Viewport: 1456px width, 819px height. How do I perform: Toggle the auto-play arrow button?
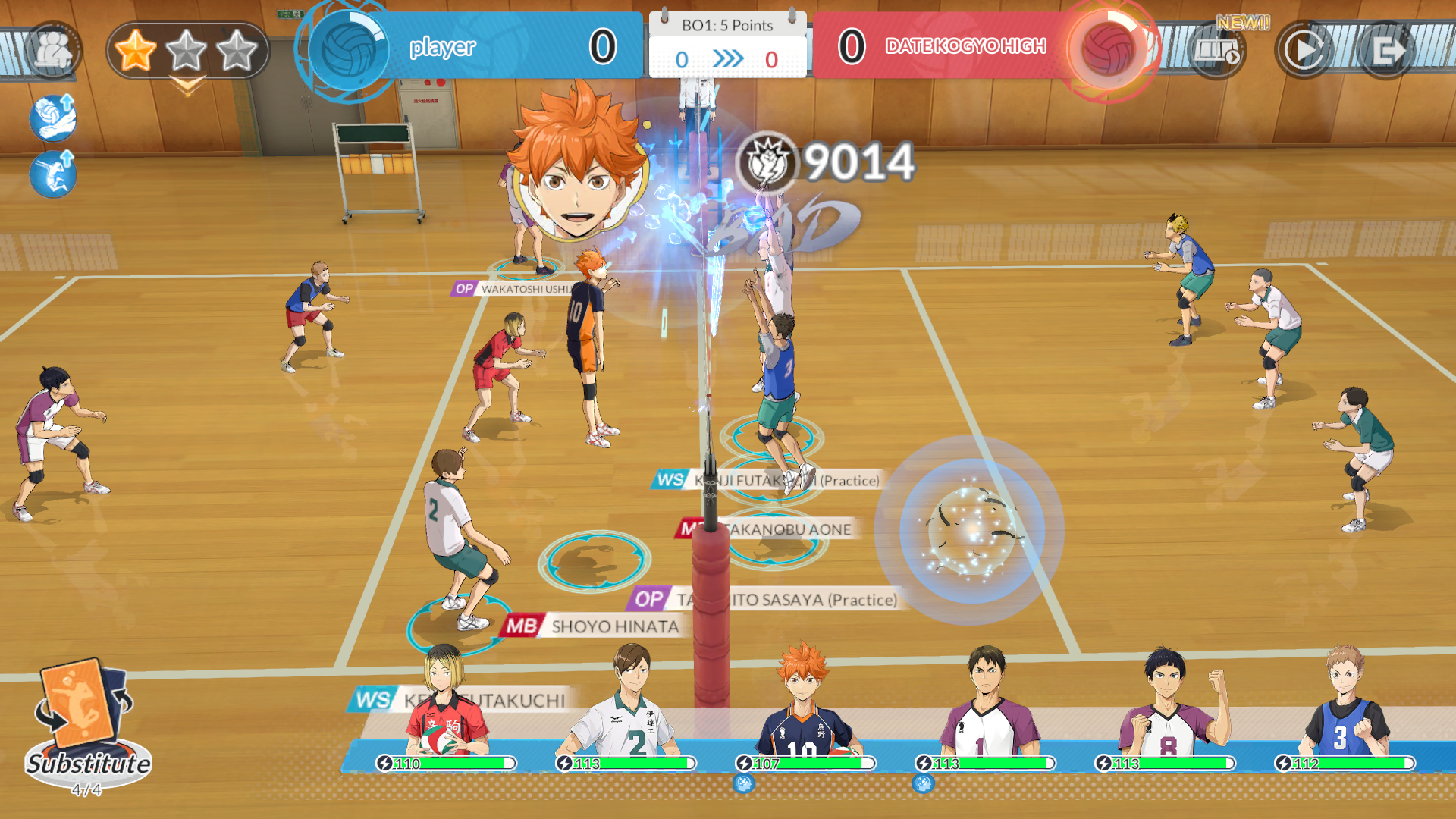tap(1304, 51)
